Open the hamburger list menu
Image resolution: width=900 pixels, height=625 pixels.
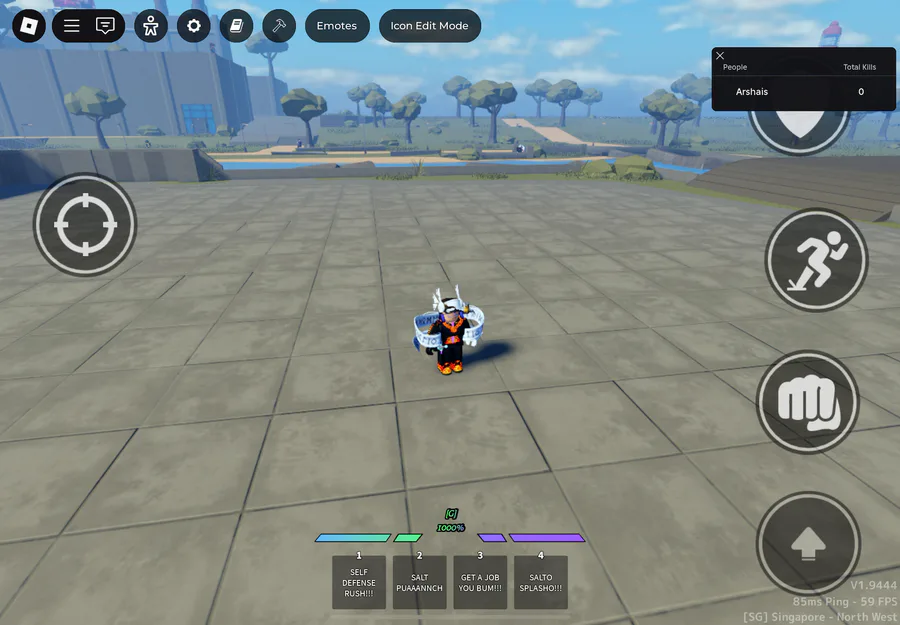click(x=72, y=26)
